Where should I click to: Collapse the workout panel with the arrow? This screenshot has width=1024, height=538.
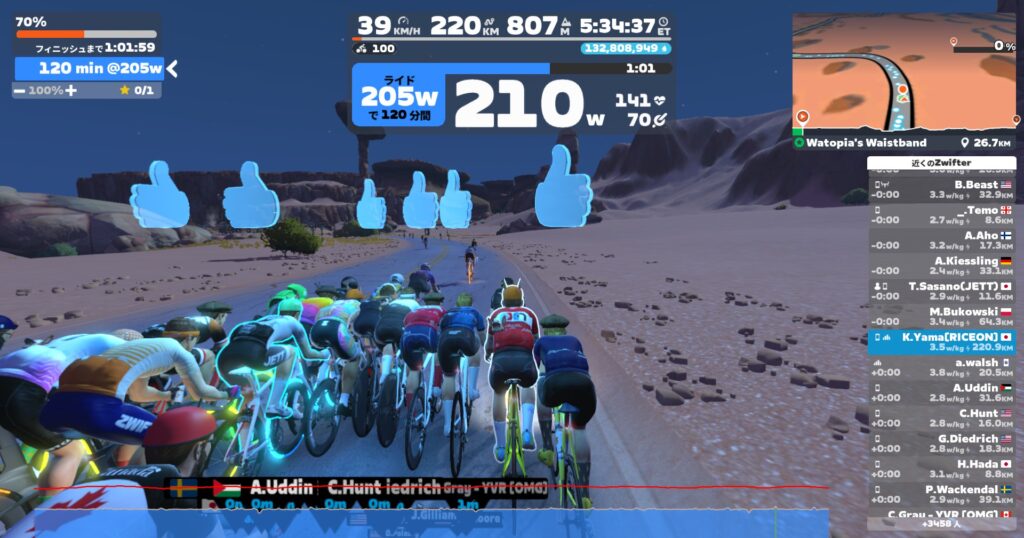(172, 68)
